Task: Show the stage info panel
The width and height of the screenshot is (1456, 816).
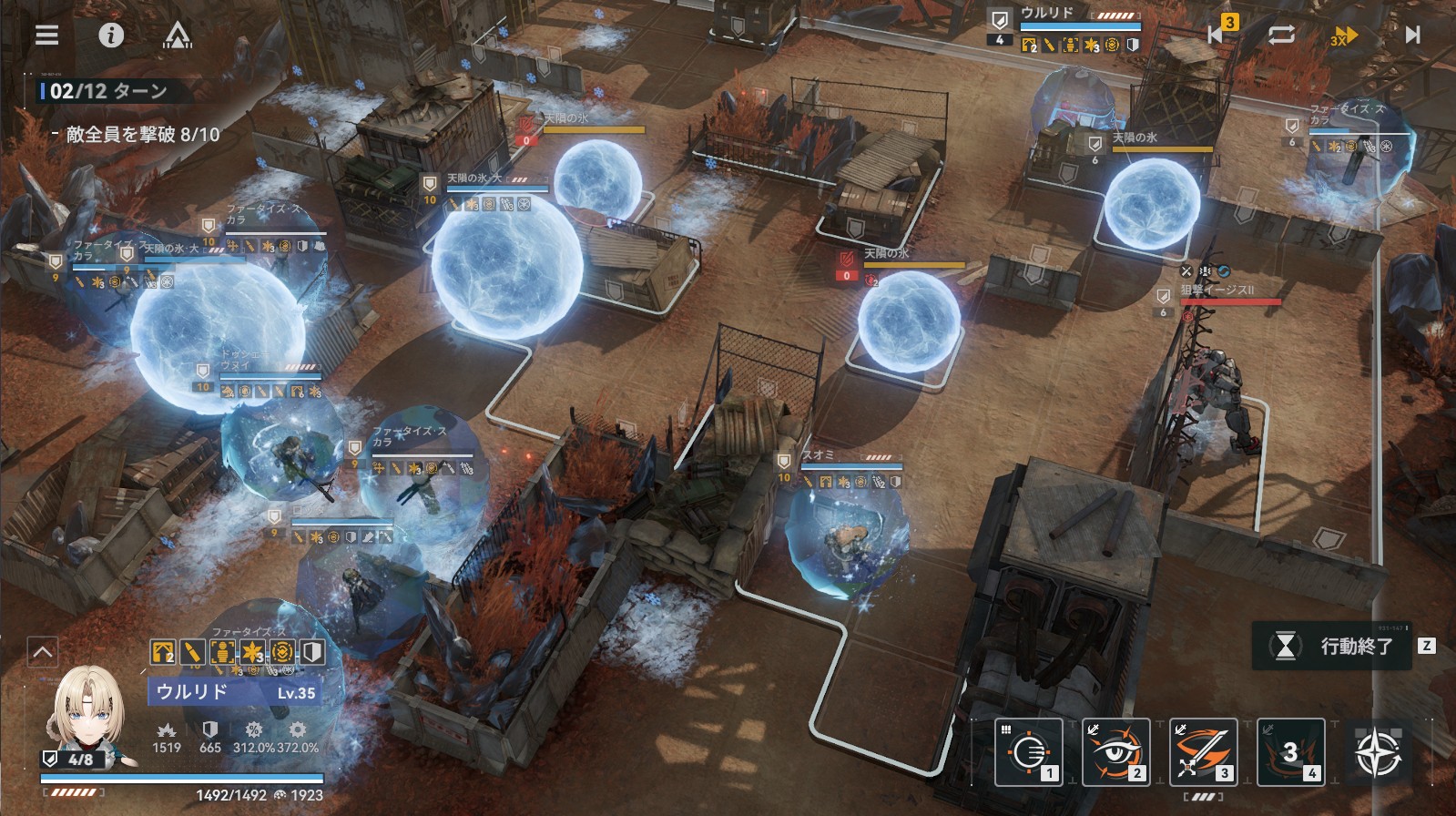Action: click(111, 36)
